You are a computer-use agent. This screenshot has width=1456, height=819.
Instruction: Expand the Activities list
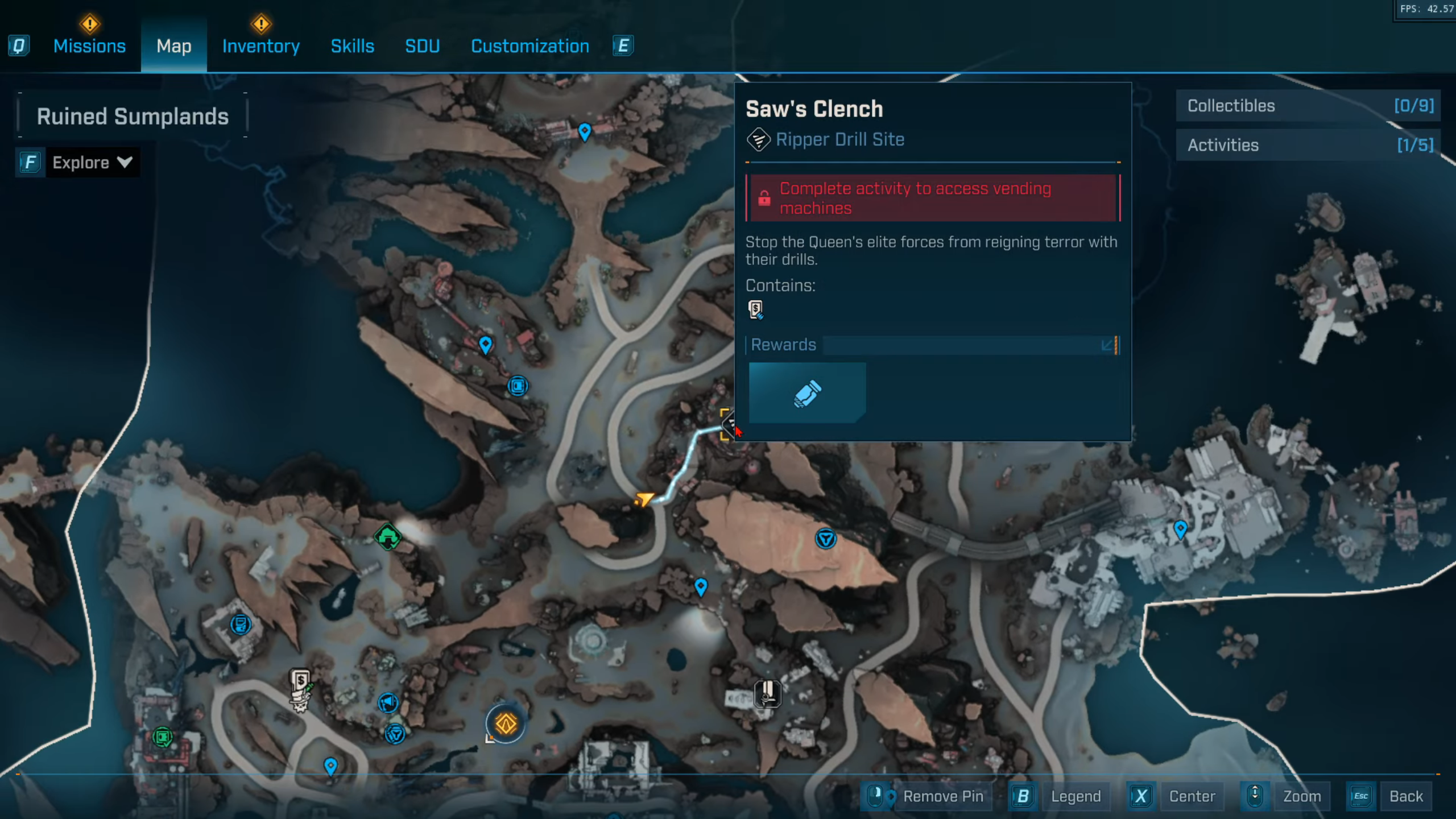1308,145
